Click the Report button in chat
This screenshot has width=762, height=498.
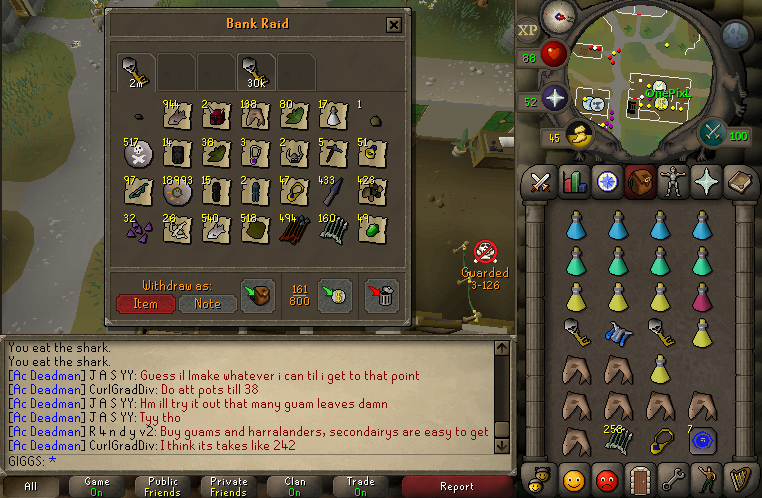pyautogui.click(x=456, y=486)
